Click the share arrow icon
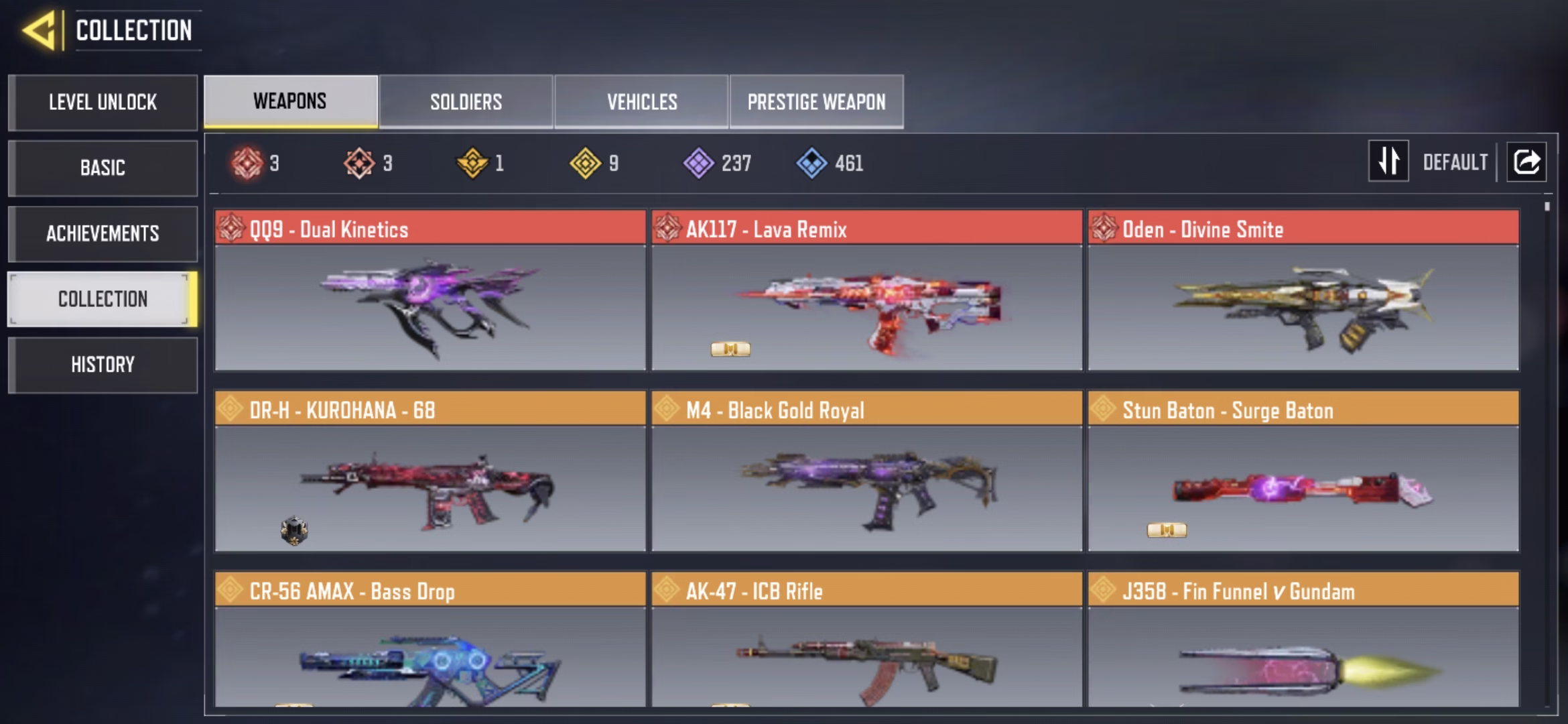This screenshot has width=1568, height=724. (x=1526, y=162)
